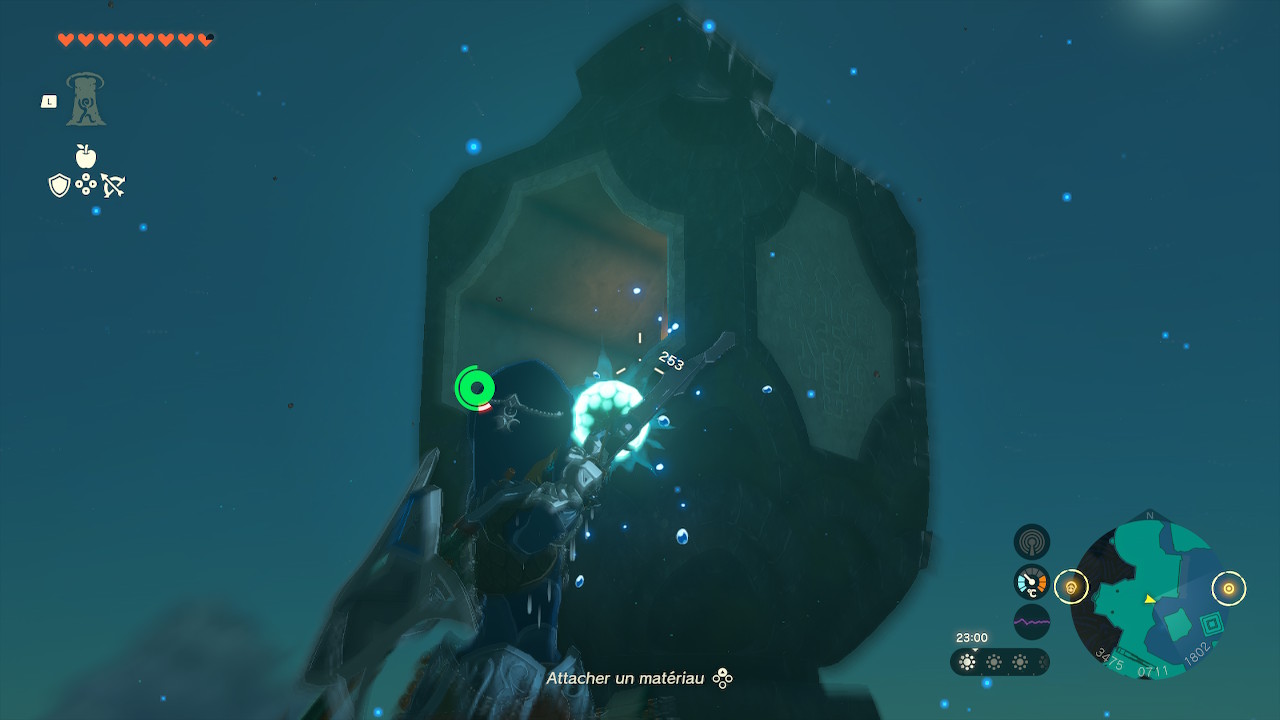Select the gold ring objective marker on the minimap
This screenshot has height=720, width=1280.
(x=1229, y=588)
